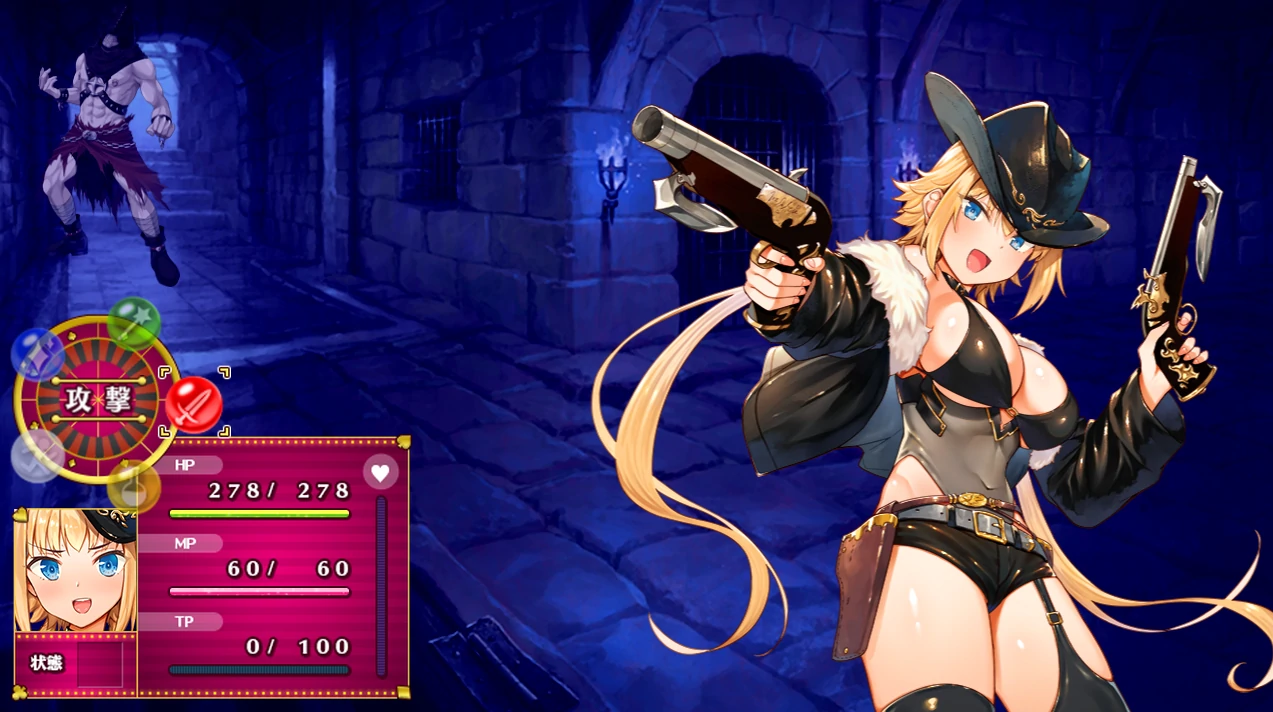Pick the blue command orb
Image resolution: width=1273 pixels, height=712 pixels.
tap(38, 353)
